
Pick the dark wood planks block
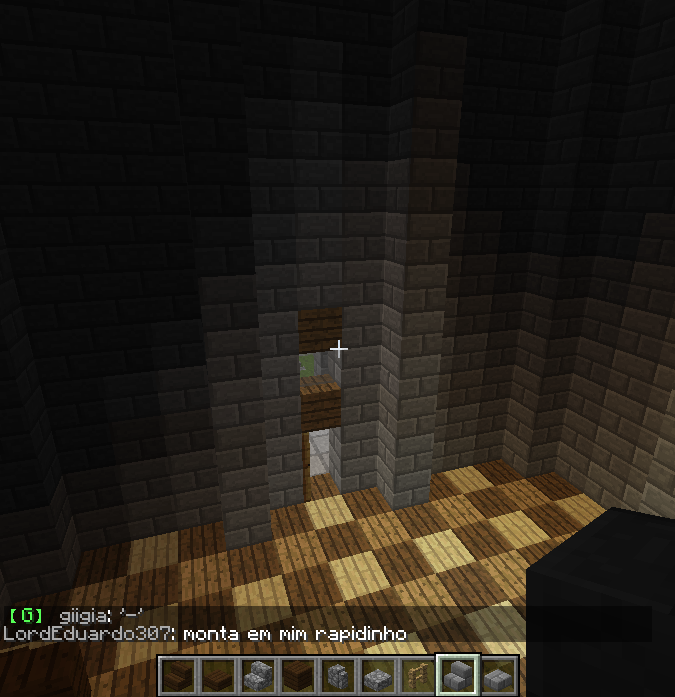pos(299,676)
